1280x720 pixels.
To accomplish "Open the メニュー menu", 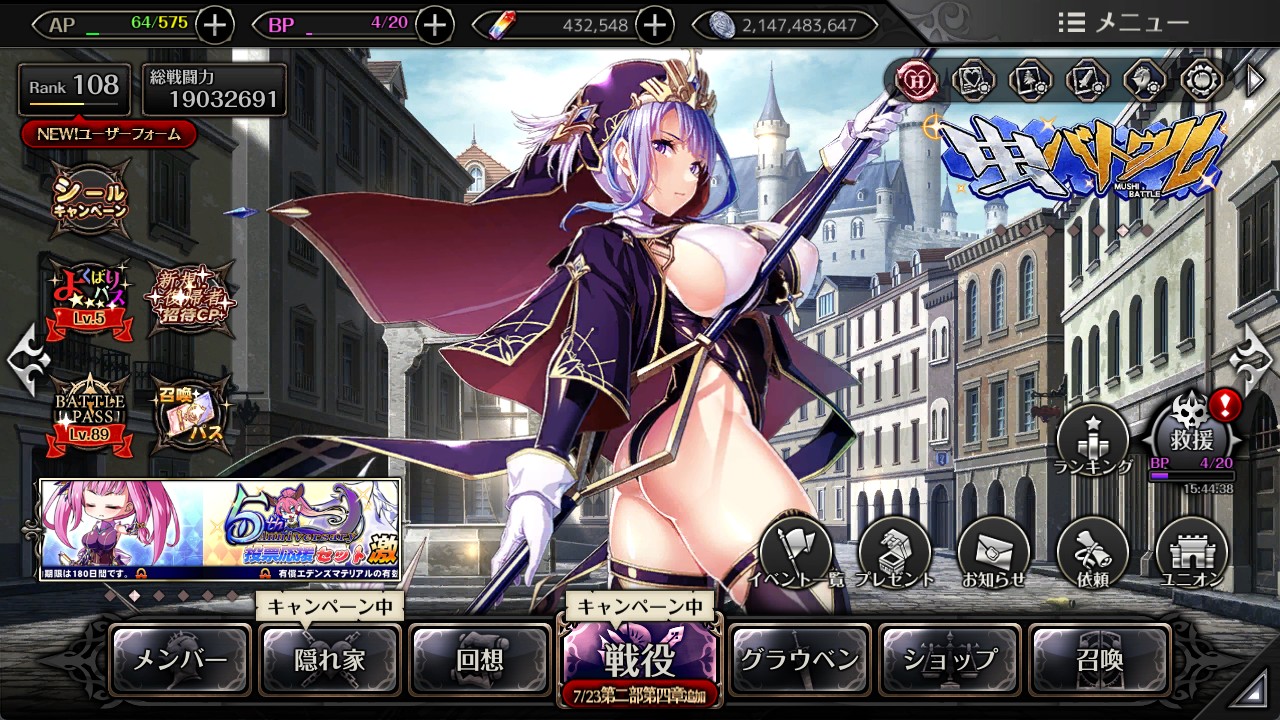I will (1124, 23).
